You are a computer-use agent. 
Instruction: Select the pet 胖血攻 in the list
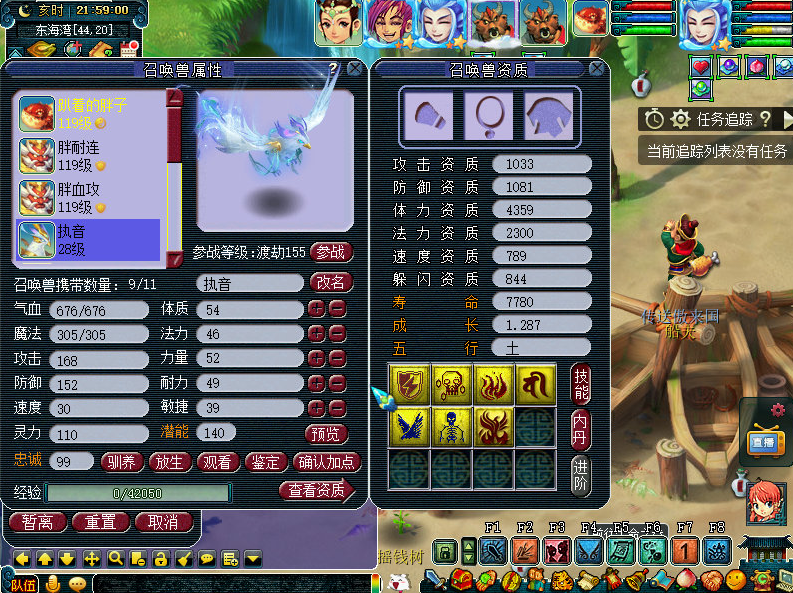pos(88,198)
